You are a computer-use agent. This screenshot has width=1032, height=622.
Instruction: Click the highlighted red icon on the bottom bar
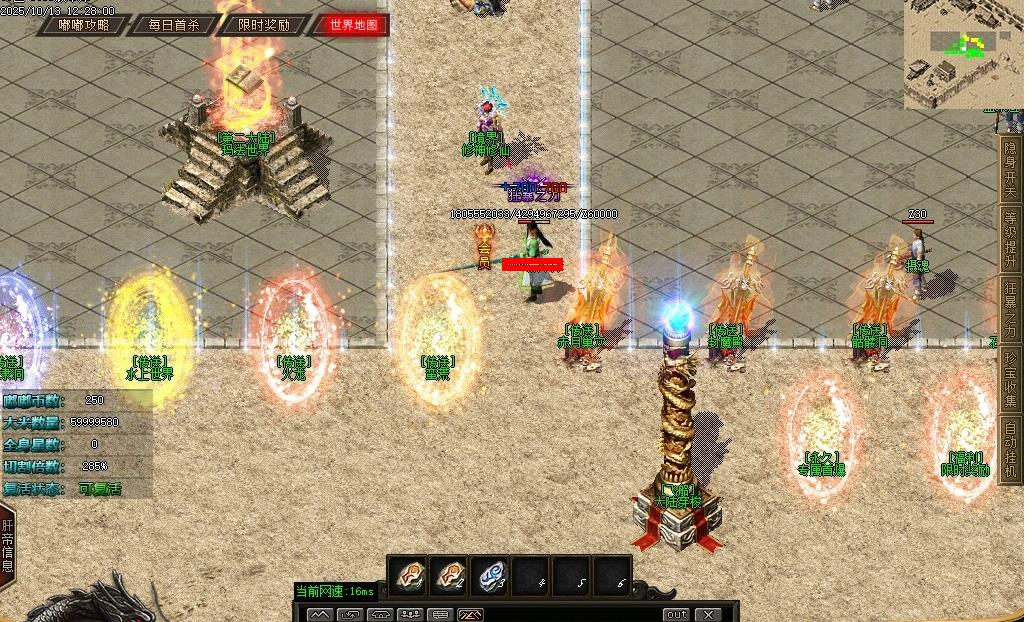[x=470, y=614]
